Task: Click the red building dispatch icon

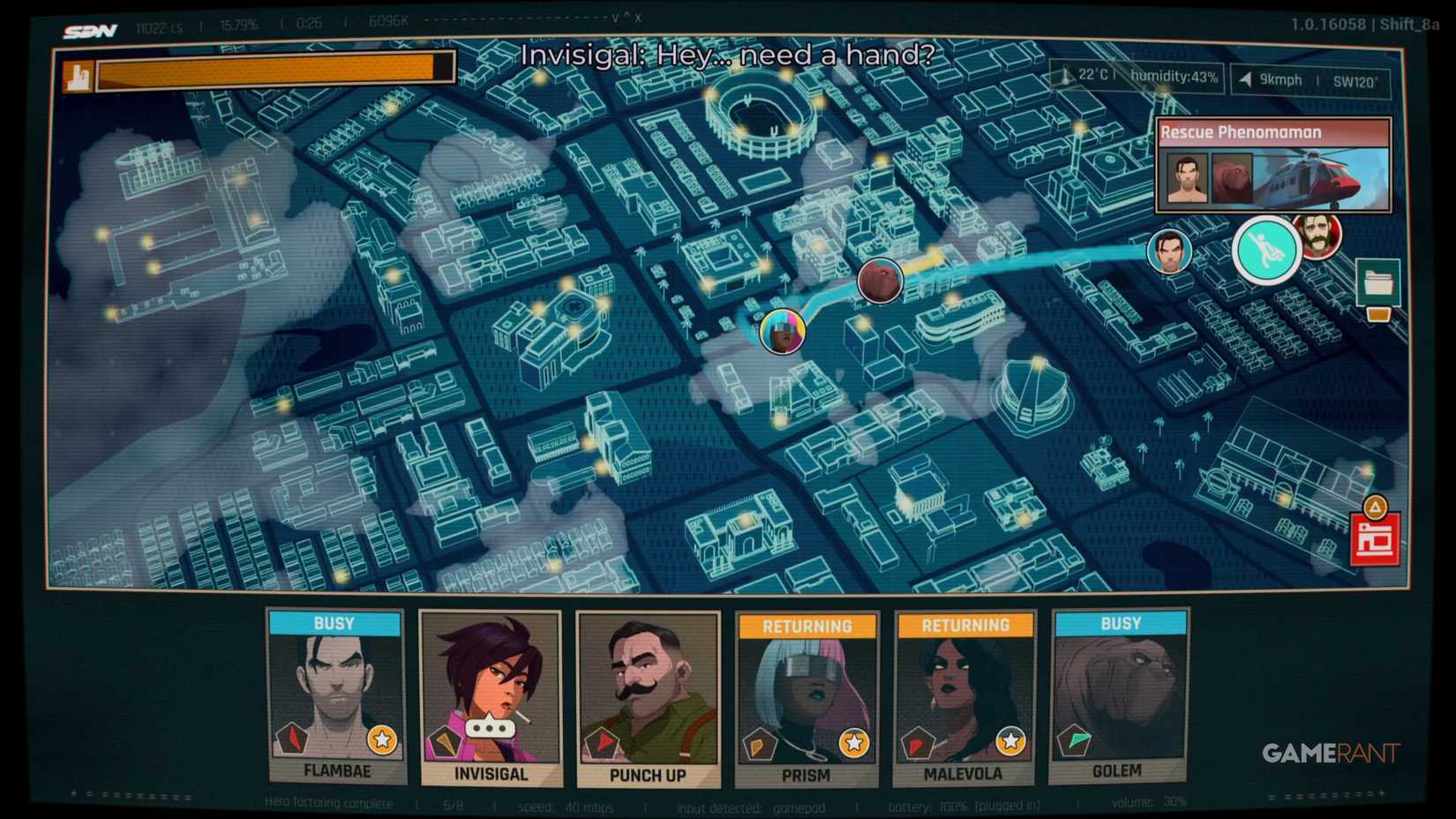Action: (x=1377, y=536)
